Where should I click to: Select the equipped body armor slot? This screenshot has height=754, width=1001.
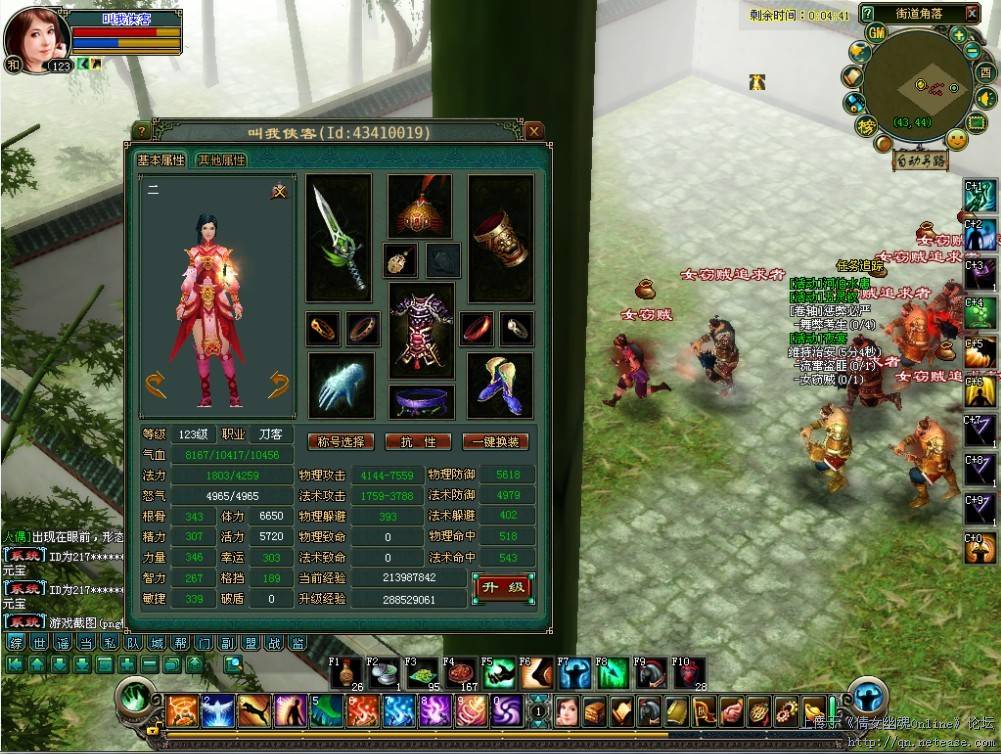(x=420, y=330)
